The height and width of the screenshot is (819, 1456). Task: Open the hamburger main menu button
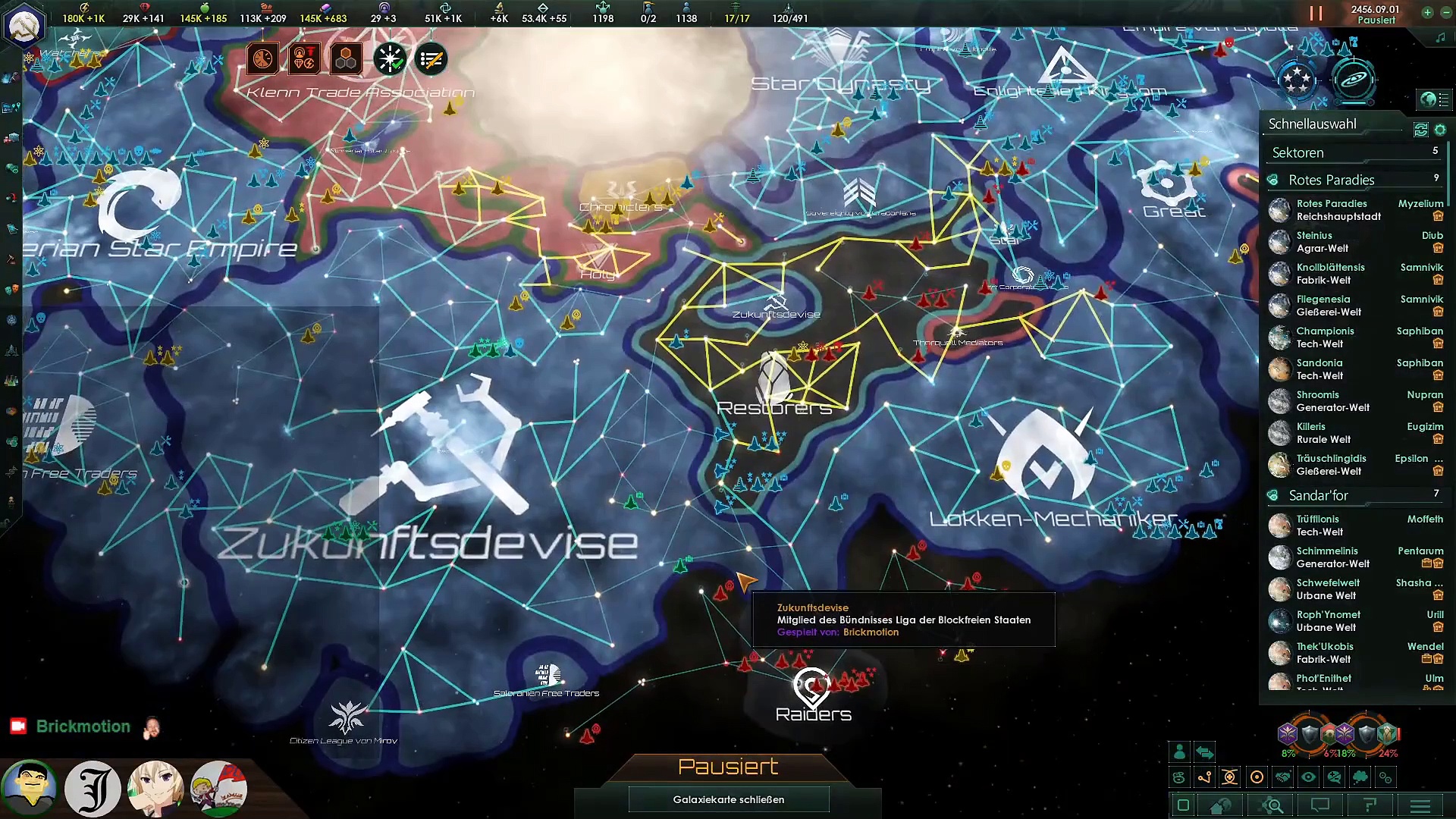1420,805
